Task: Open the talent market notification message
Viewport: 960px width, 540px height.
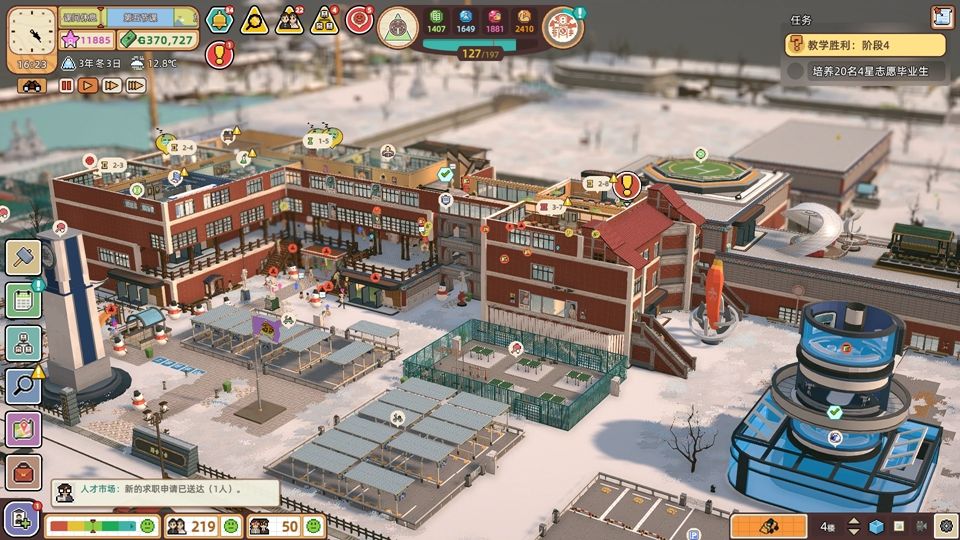Action: (165, 492)
